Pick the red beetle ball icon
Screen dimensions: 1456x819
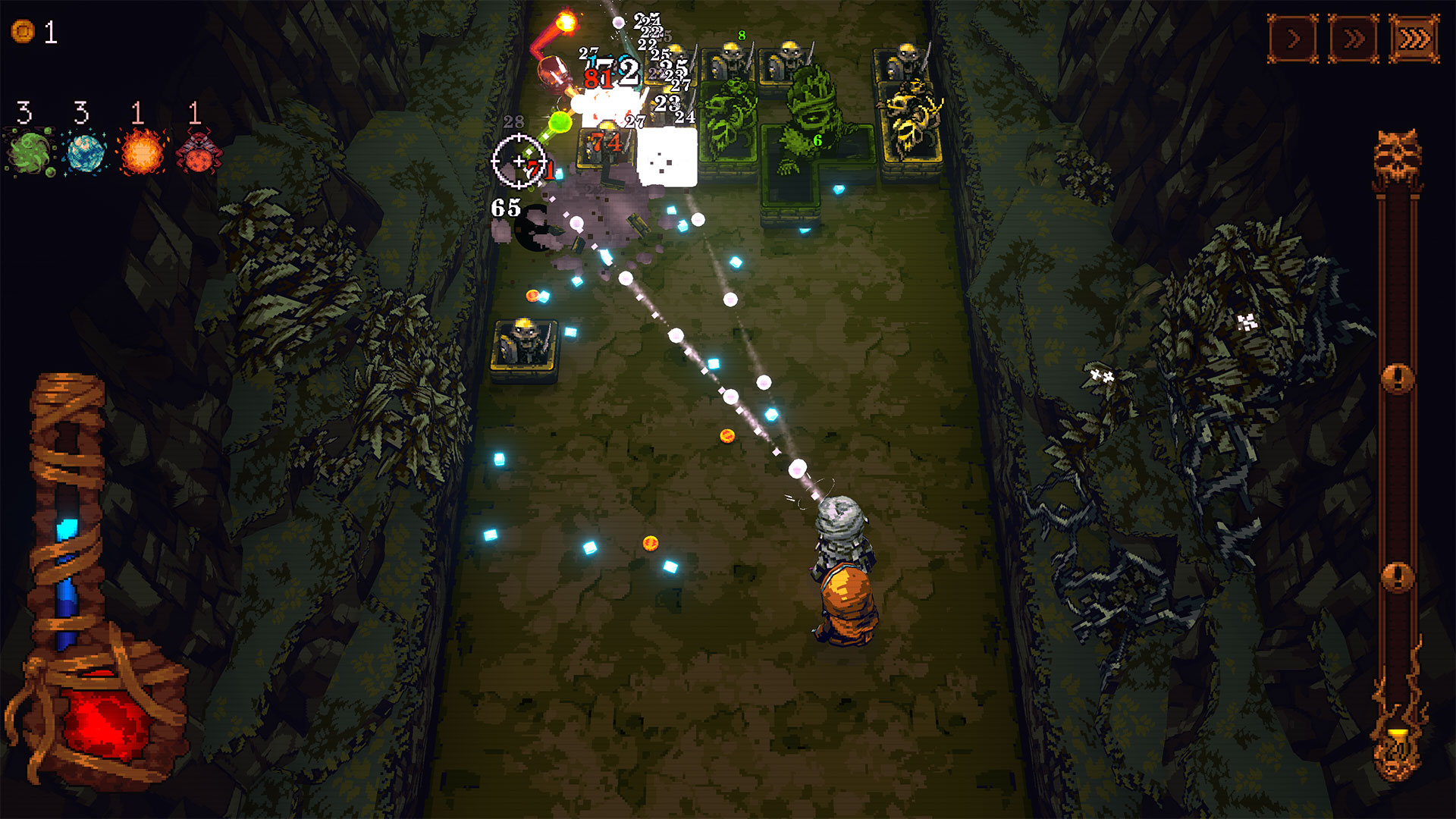[199, 152]
